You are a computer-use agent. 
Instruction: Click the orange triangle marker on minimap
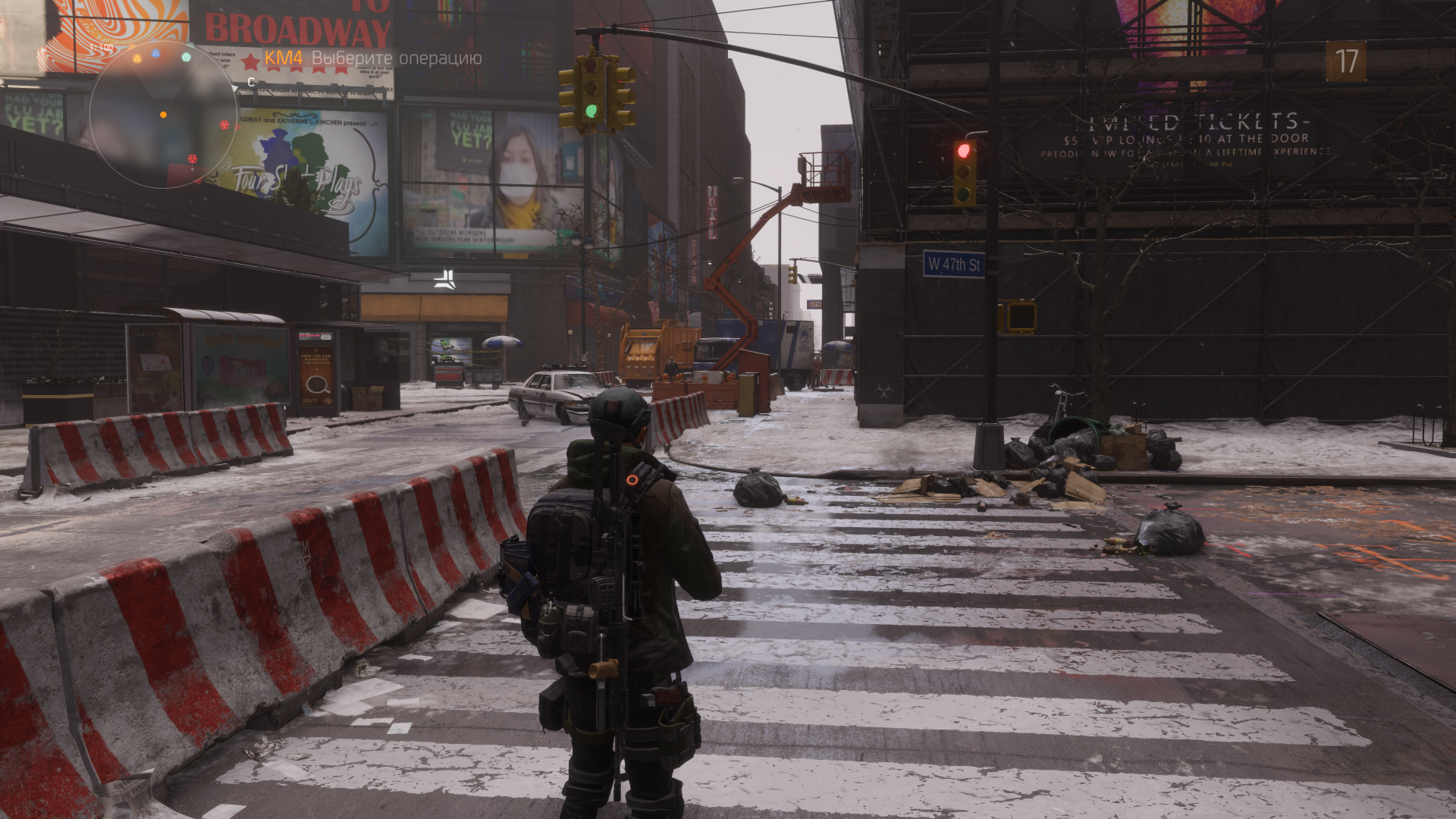(x=137, y=58)
